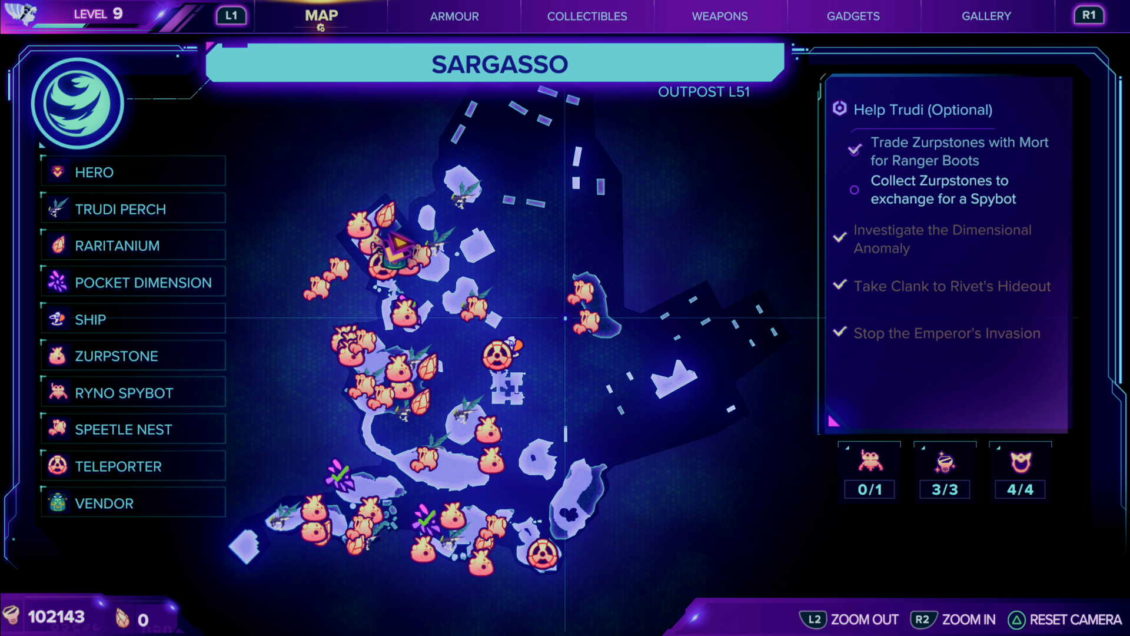Open the Collectibles tab
This screenshot has height=636, width=1130.
point(587,16)
